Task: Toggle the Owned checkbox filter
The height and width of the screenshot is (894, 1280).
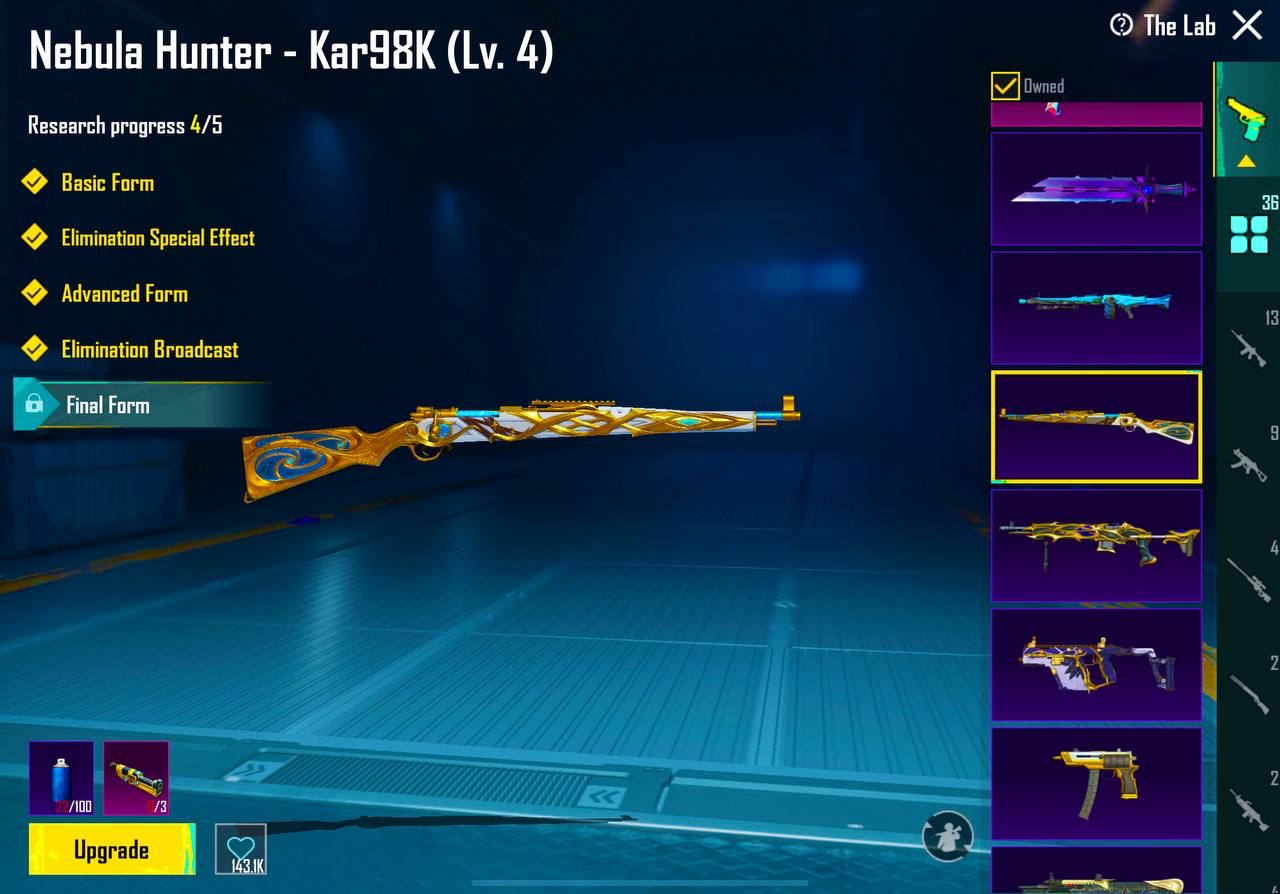Action: tap(1005, 86)
